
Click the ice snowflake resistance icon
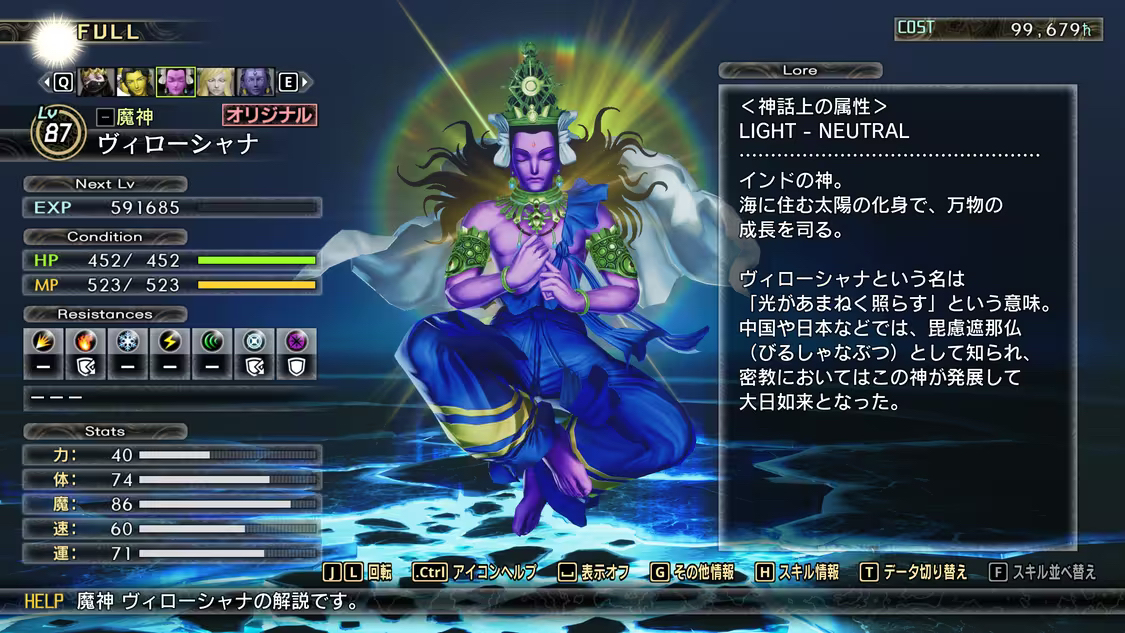click(127, 340)
